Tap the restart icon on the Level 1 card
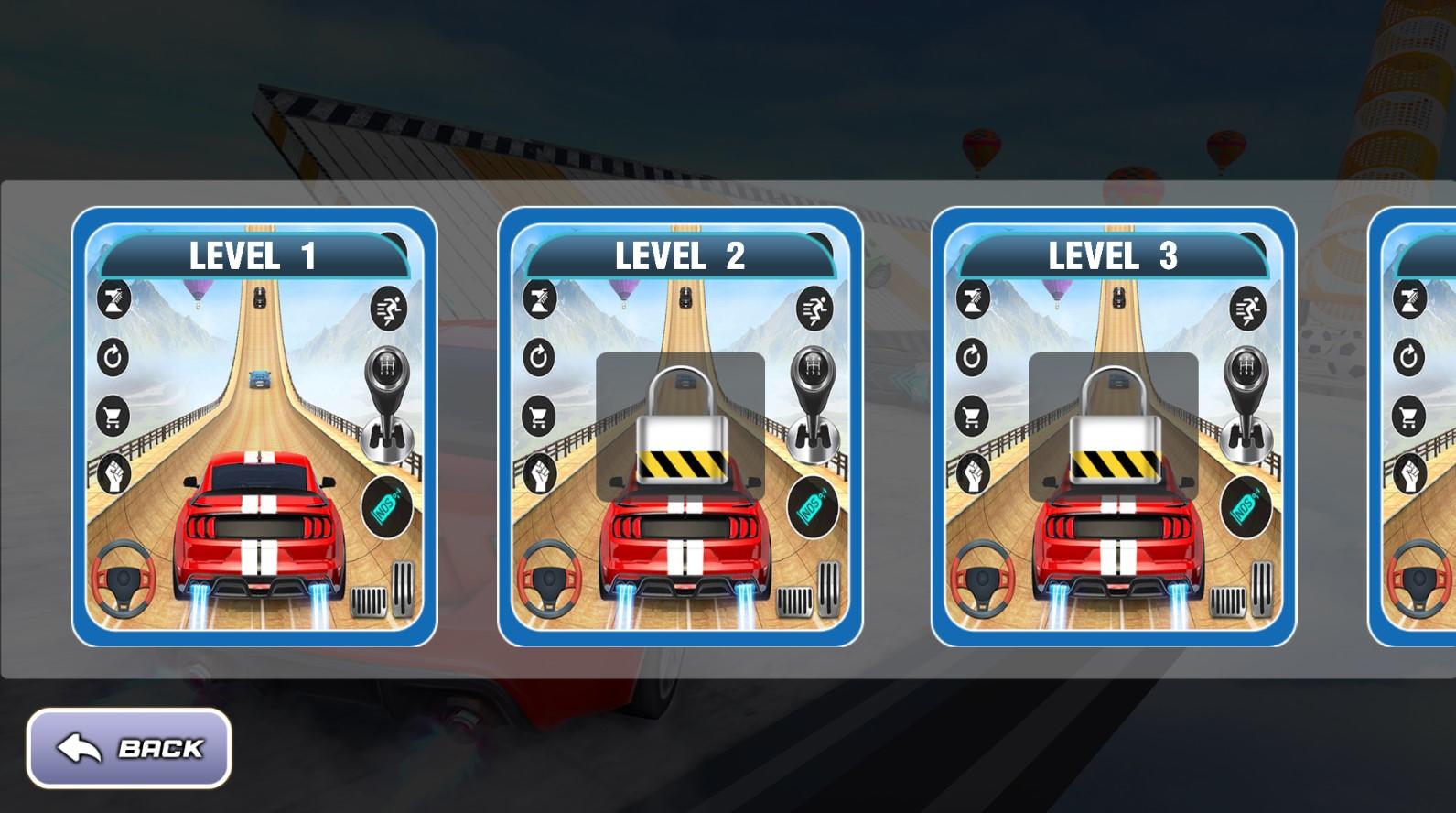The image size is (1456, 813). point(113,357)
